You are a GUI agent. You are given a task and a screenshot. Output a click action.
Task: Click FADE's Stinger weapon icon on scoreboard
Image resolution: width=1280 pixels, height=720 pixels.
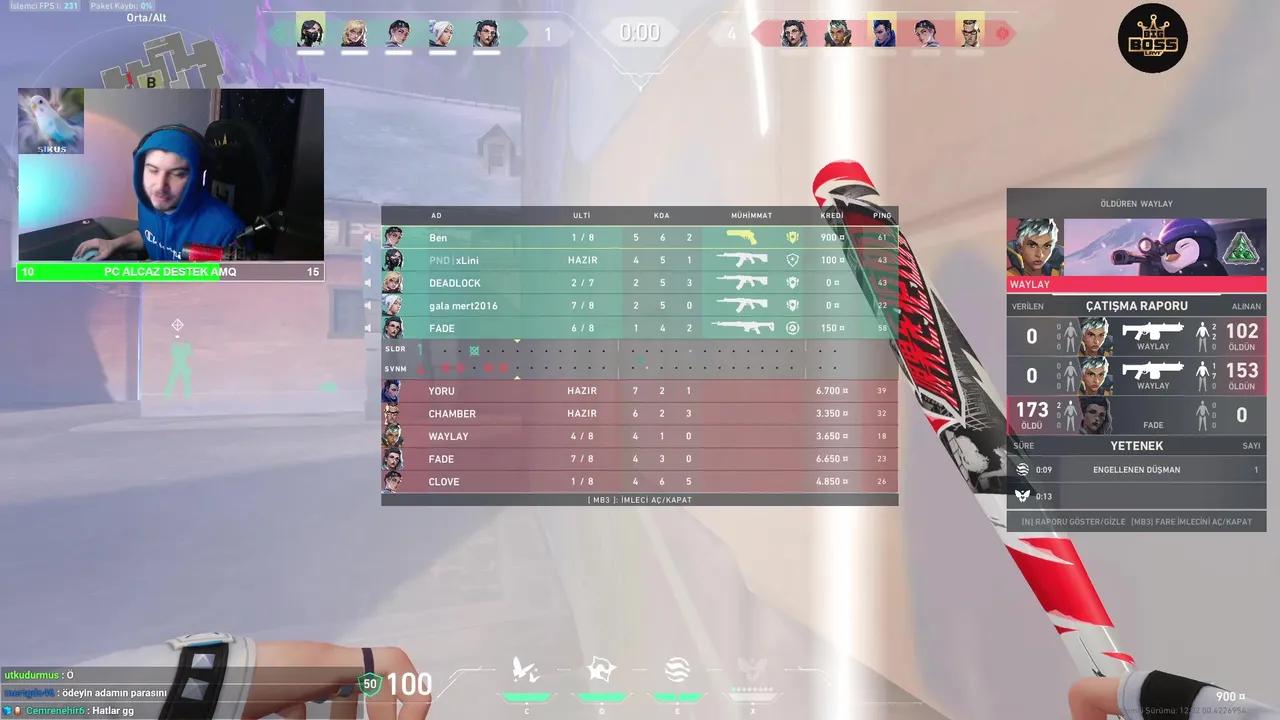point(742,327)
